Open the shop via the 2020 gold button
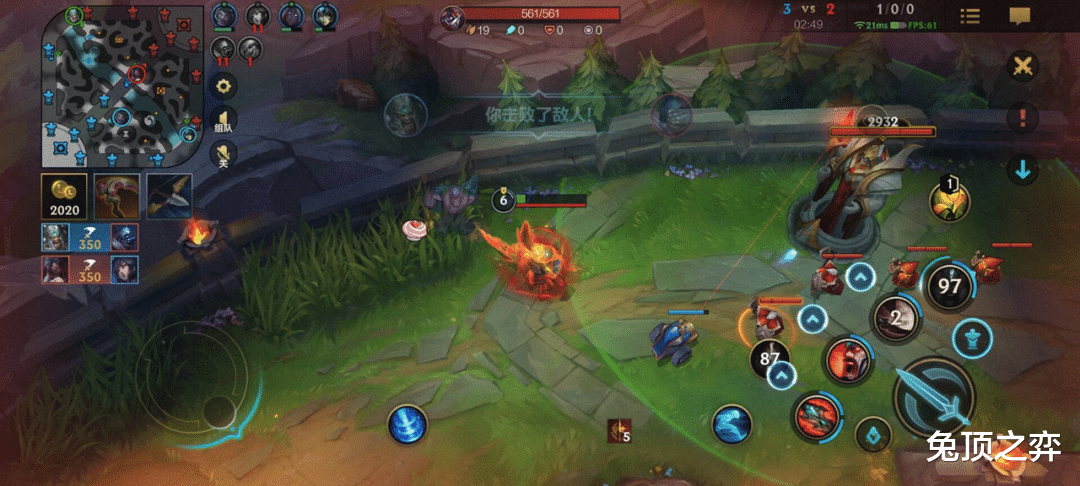 [63, 196]
